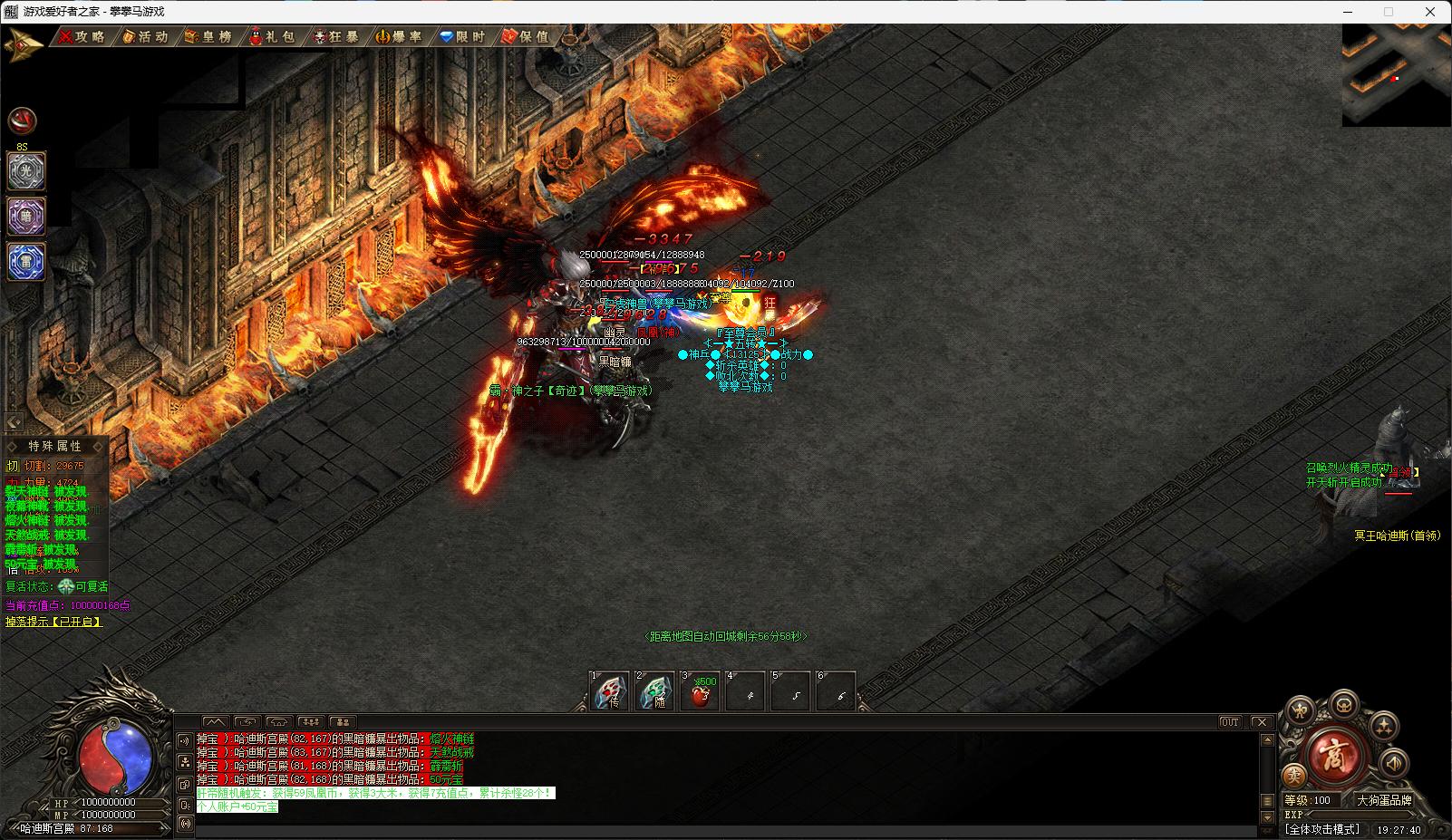
Task: Click the large red 商 shop orb
Action: click(x=1336, y=754)
